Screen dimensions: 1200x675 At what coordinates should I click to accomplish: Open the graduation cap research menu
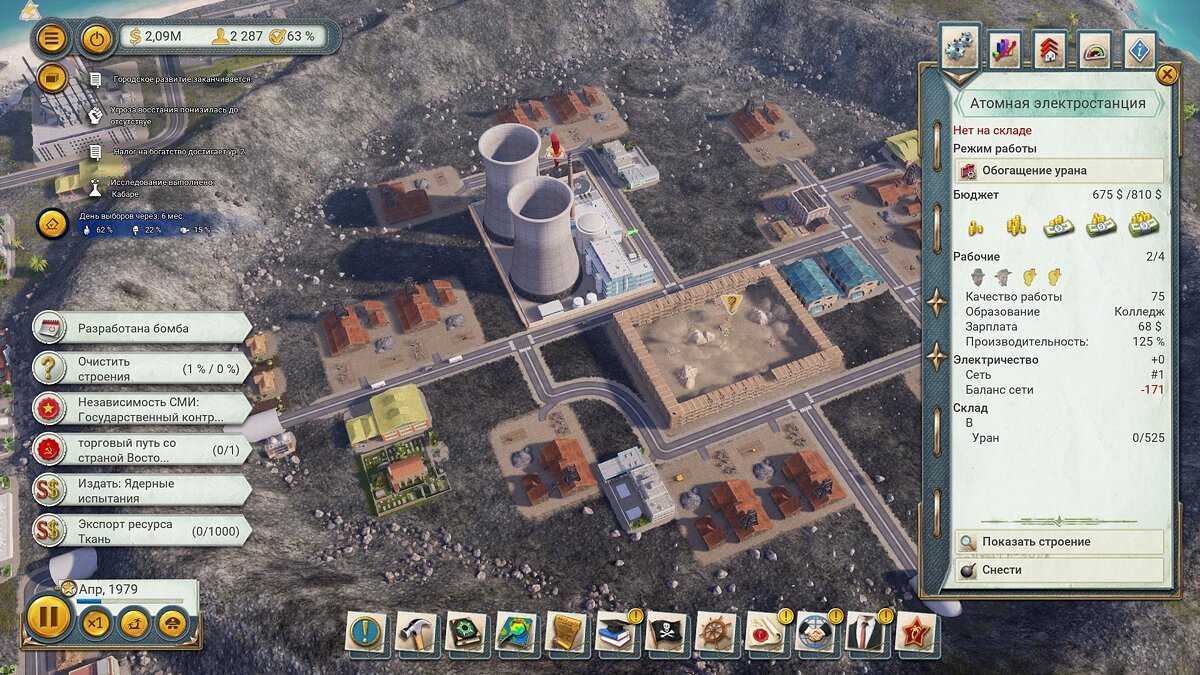click(x=616, y=632)
